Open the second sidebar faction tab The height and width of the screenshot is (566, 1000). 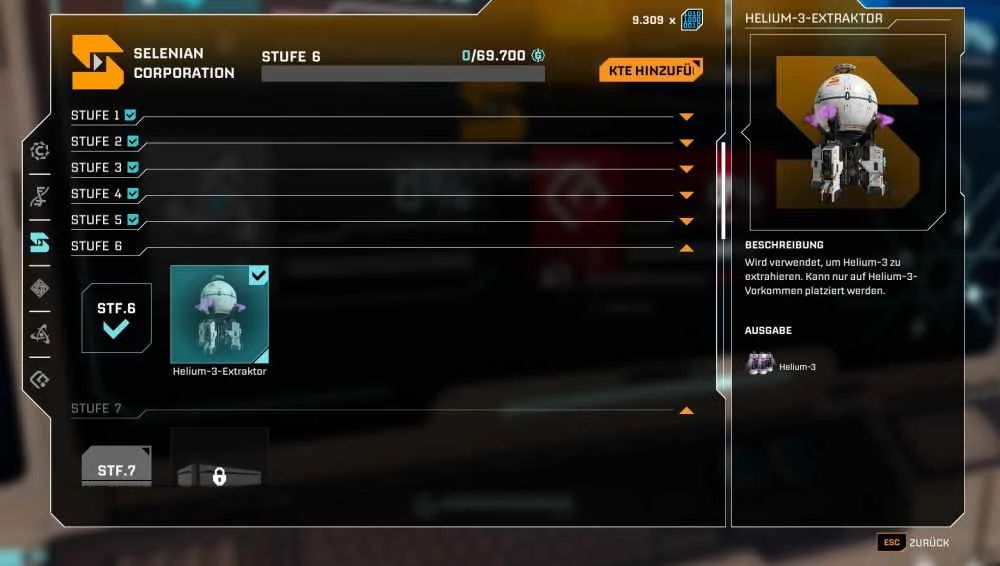pyautogui.click(x=40, y=196)
